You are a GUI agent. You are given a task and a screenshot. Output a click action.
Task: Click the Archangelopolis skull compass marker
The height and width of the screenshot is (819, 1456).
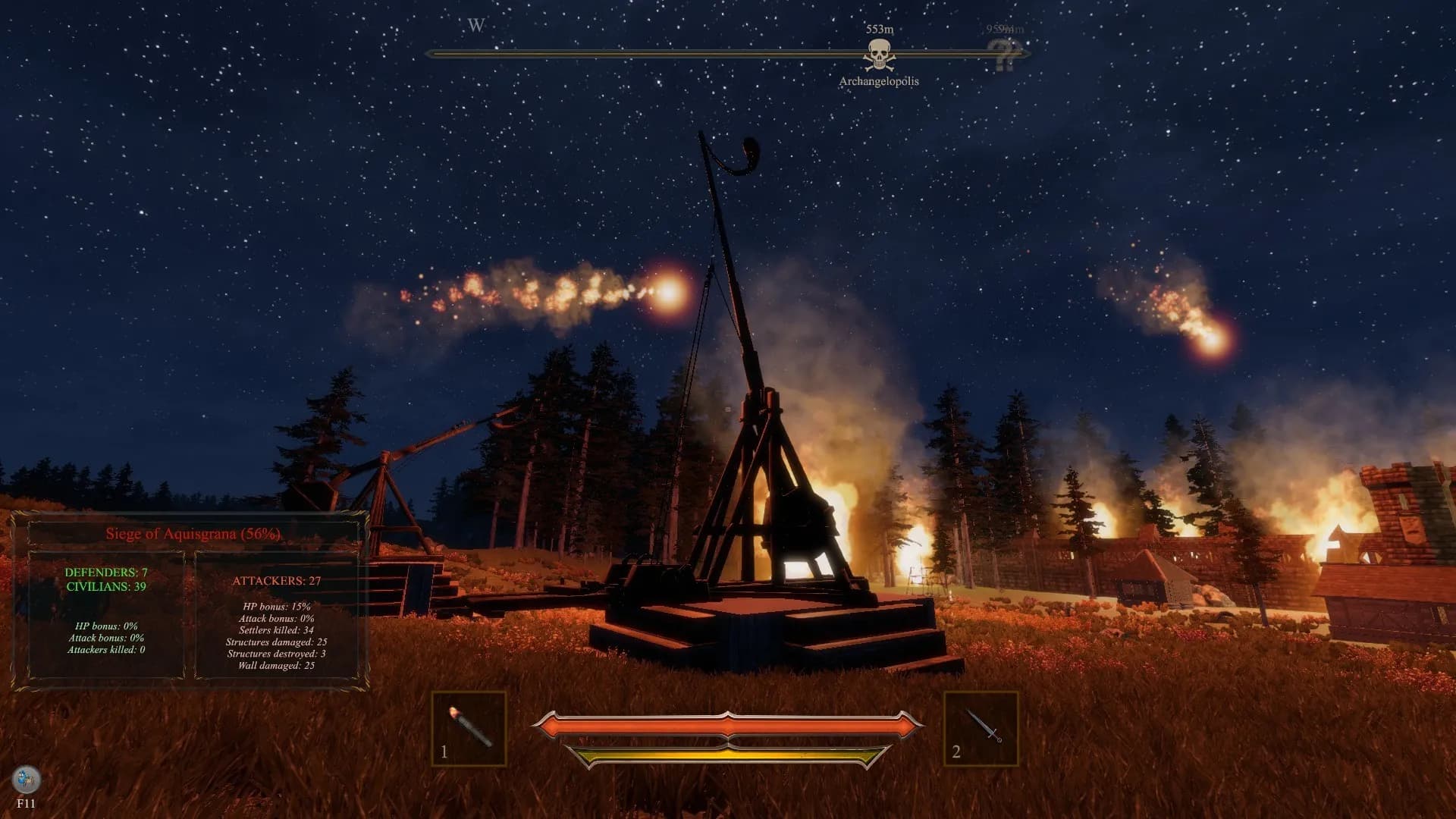click(879, 55)
